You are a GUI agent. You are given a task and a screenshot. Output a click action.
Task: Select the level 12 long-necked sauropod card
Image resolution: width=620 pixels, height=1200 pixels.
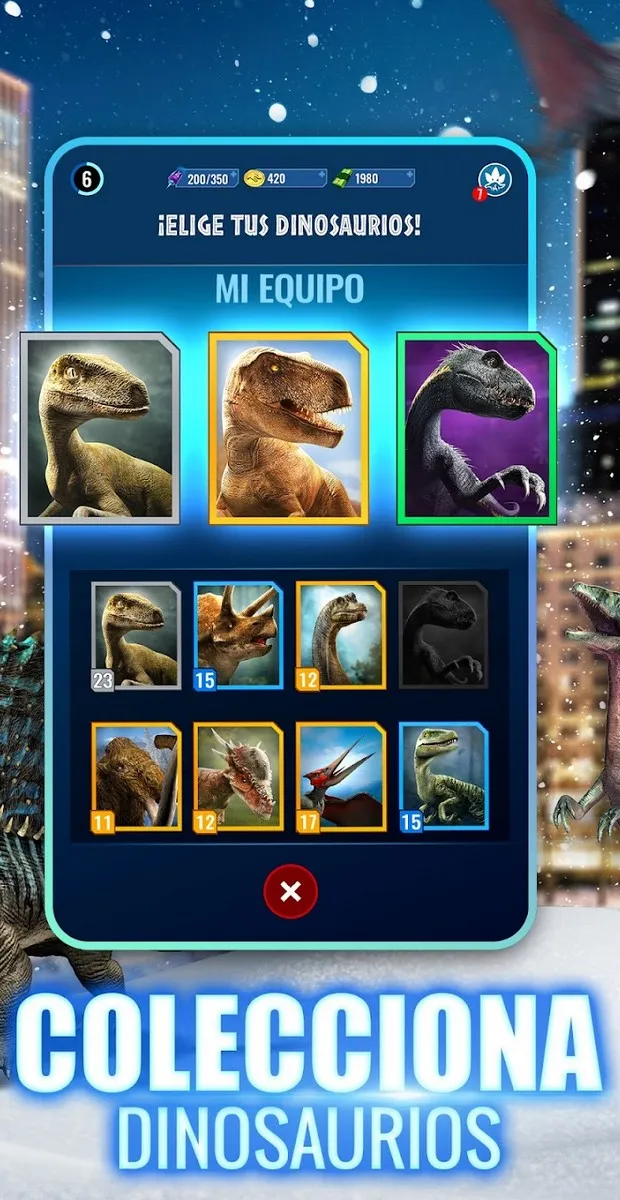pyautogui.click(x=340, y=635)
